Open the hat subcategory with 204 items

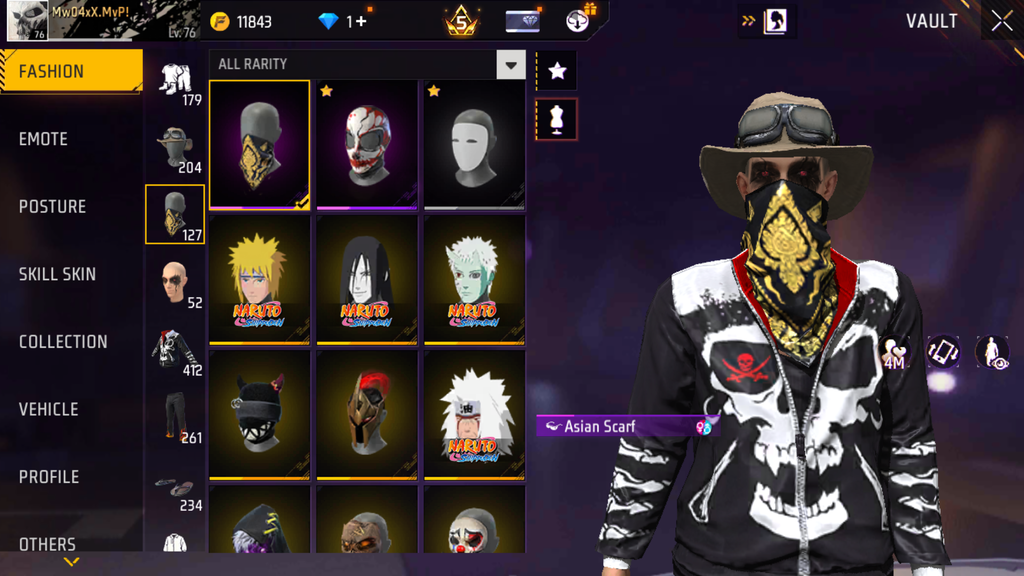[175, 148]
